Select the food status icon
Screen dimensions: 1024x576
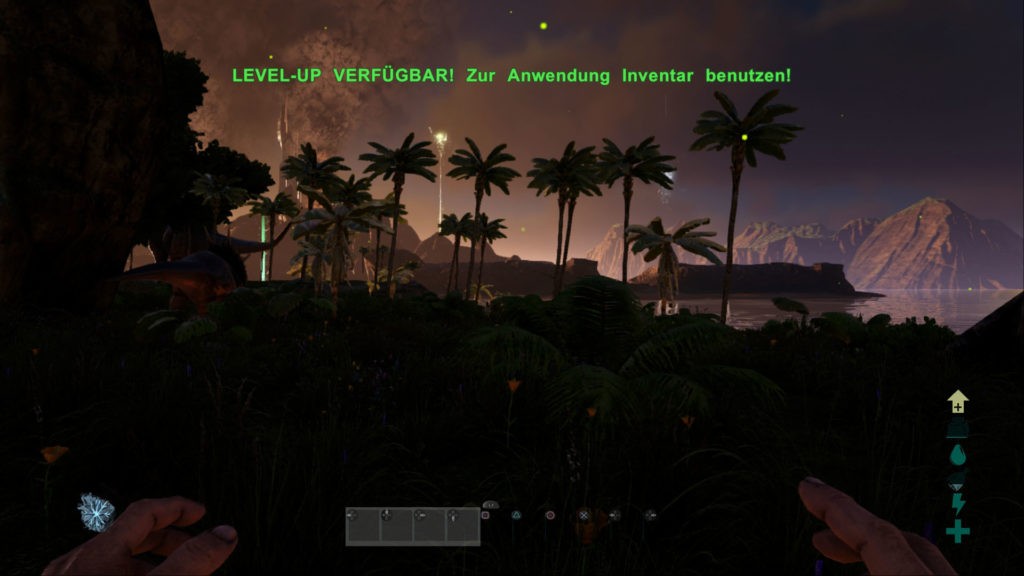coord(958,480)
